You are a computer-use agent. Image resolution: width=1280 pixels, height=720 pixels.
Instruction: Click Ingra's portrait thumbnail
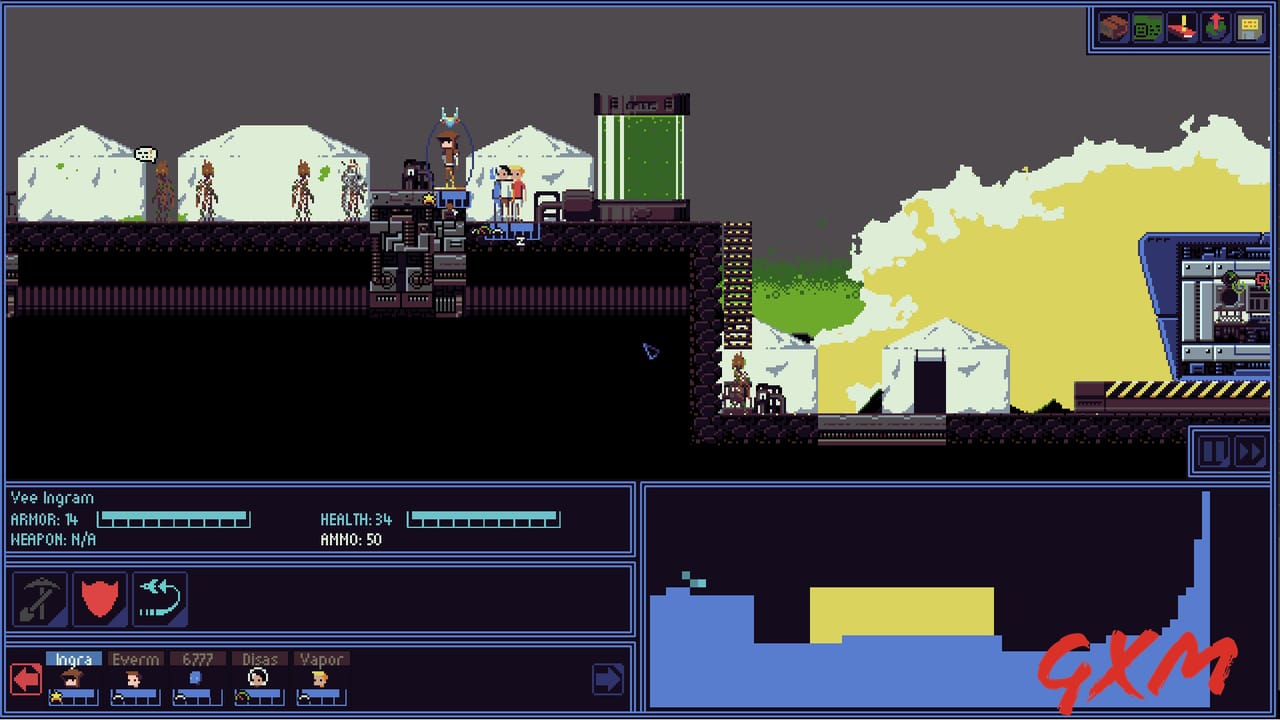pos(73,678)
